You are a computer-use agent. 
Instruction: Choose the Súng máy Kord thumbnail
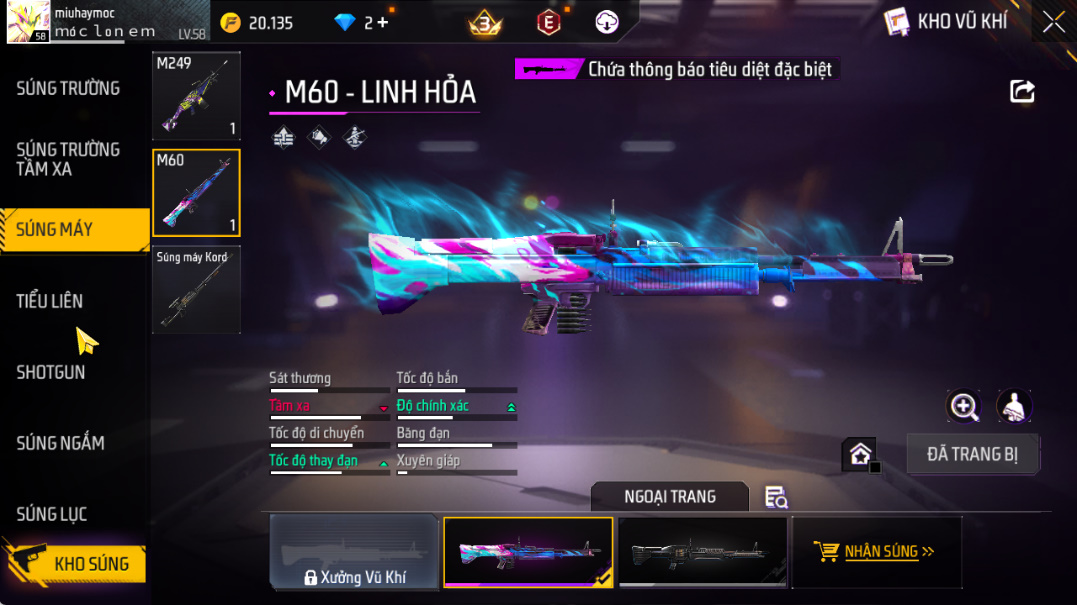pos(196,290)
